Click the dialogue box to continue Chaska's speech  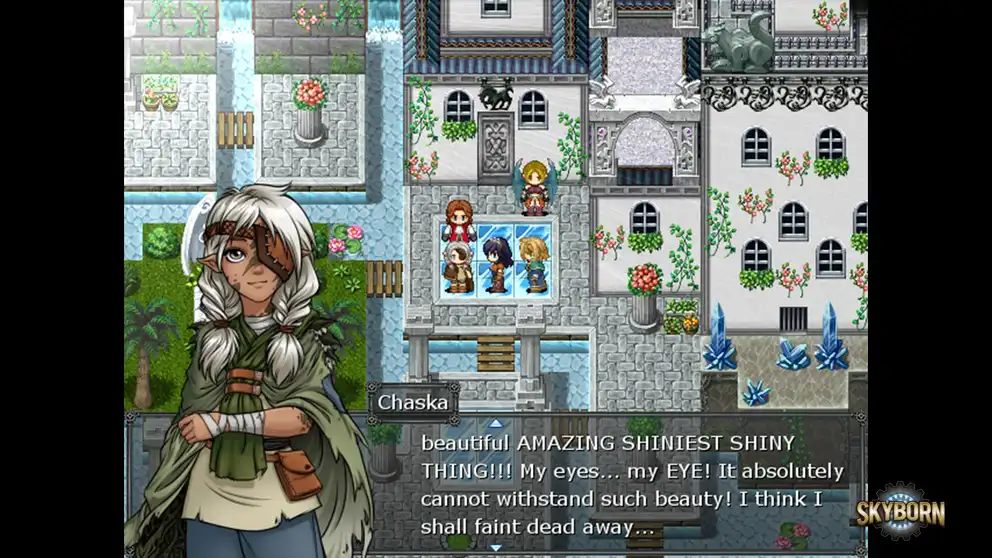click(x=632, y=485)
